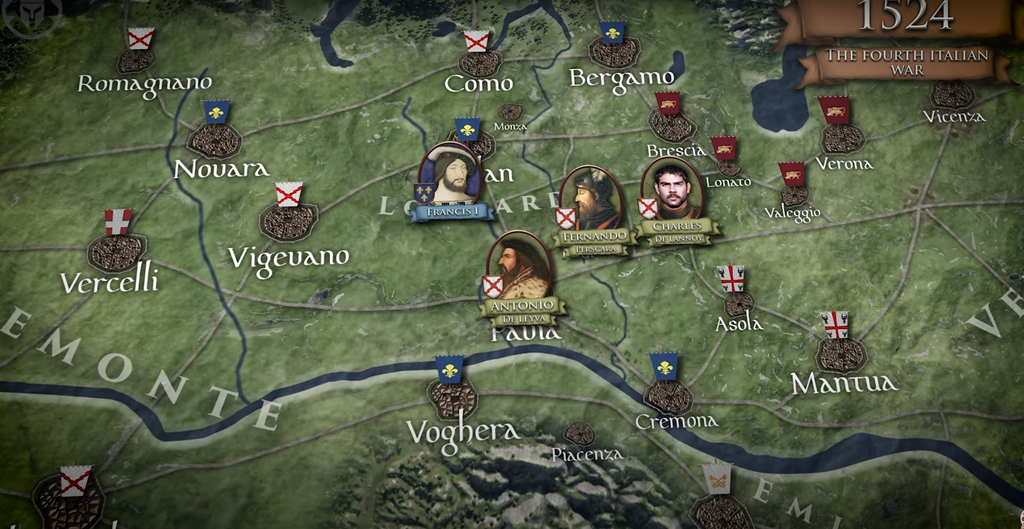
Task: Select the Mantua city marker
Action: 840,354
